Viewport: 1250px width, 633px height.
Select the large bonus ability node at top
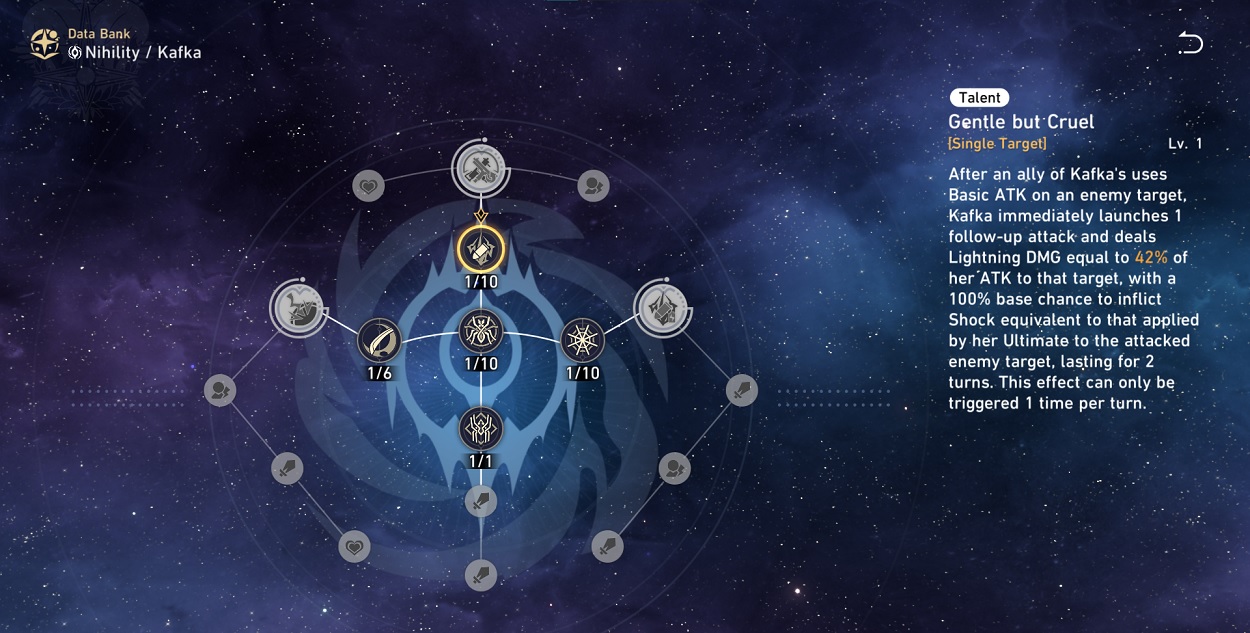click(x=480, y=167)
